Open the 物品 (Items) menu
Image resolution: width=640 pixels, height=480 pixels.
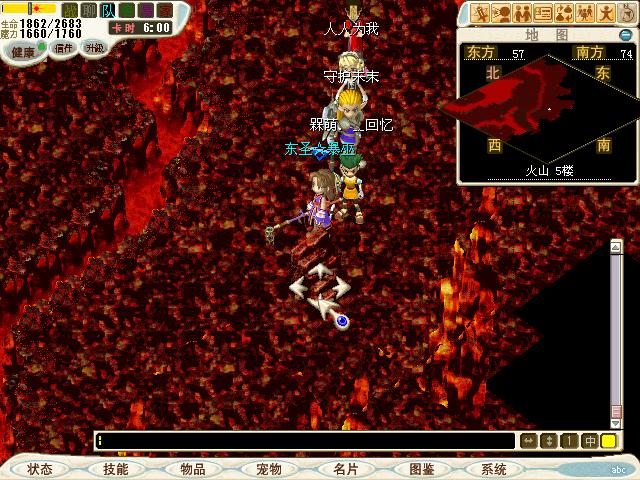coord(192,468)
